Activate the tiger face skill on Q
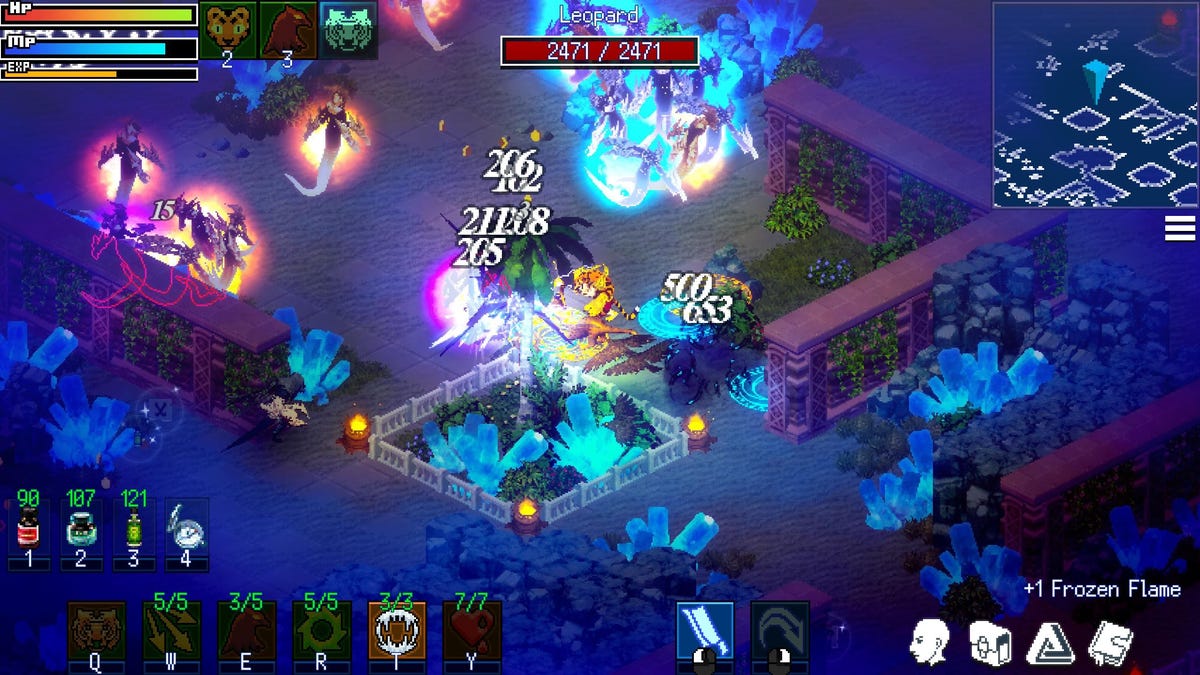 pyautogui.click(x=96, y=631)
